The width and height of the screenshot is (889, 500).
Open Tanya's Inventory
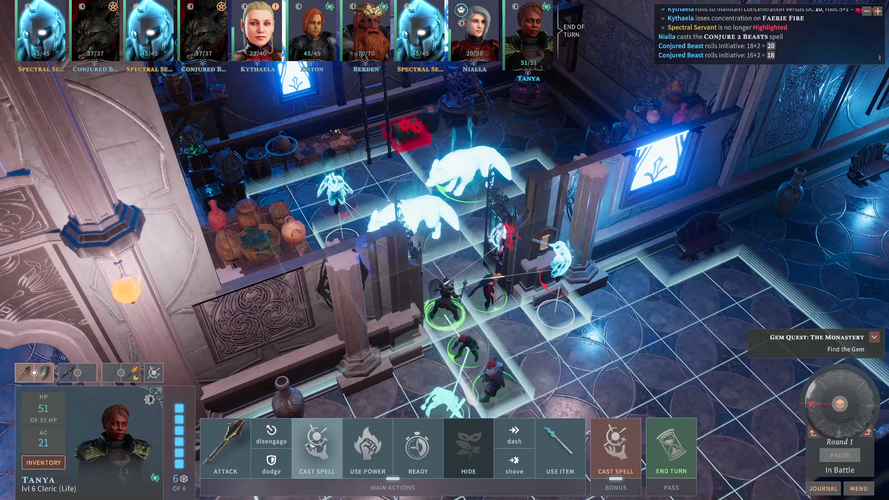tap(43, 463)
